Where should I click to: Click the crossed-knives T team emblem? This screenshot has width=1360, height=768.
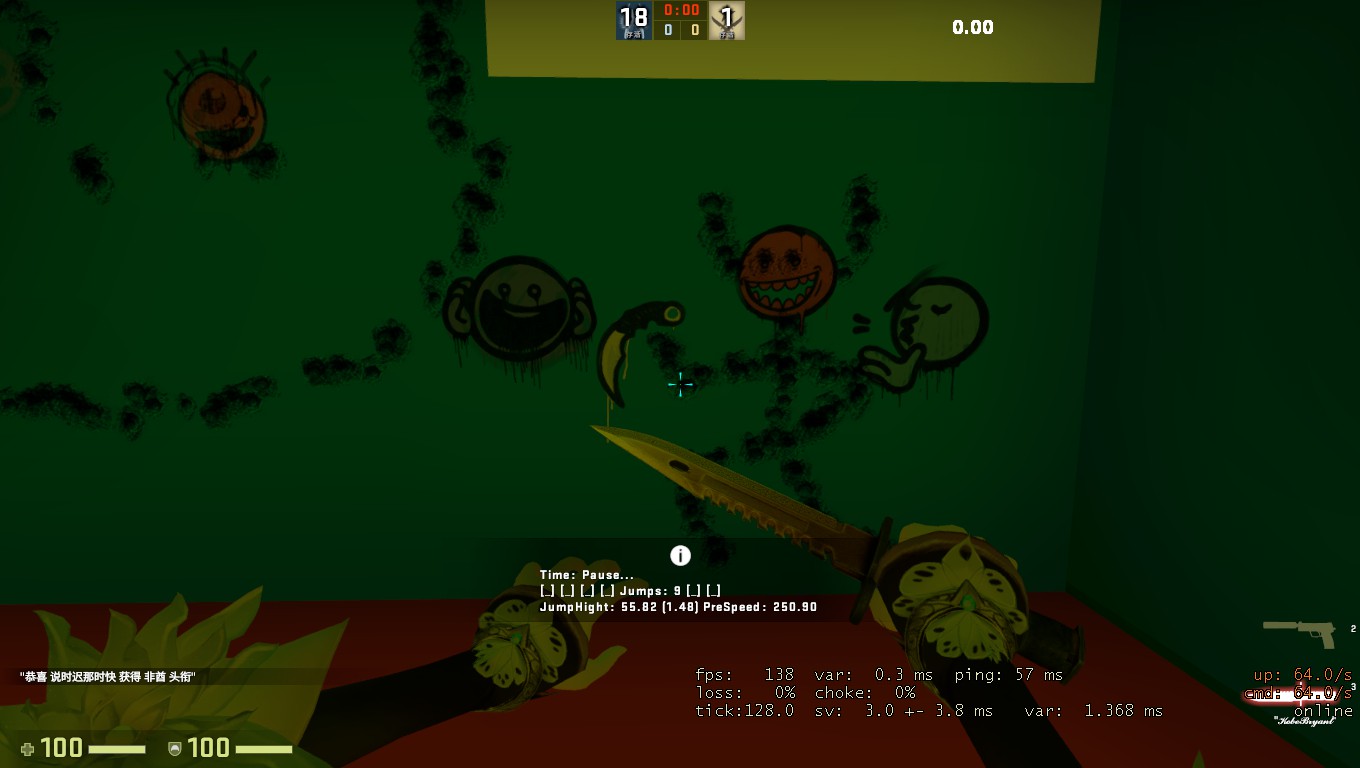(726, 20)
